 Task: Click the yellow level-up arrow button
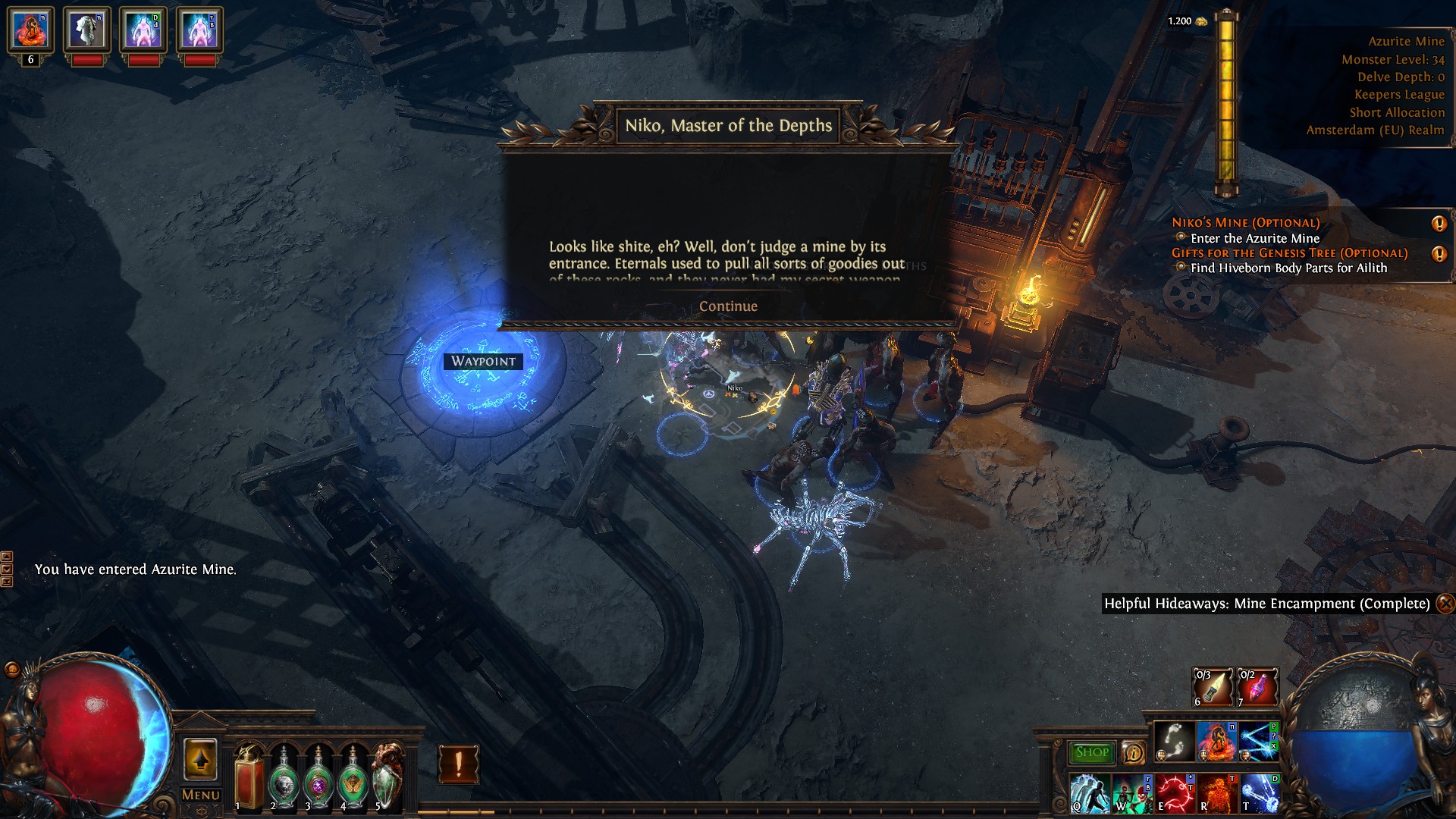coord(201,760)
